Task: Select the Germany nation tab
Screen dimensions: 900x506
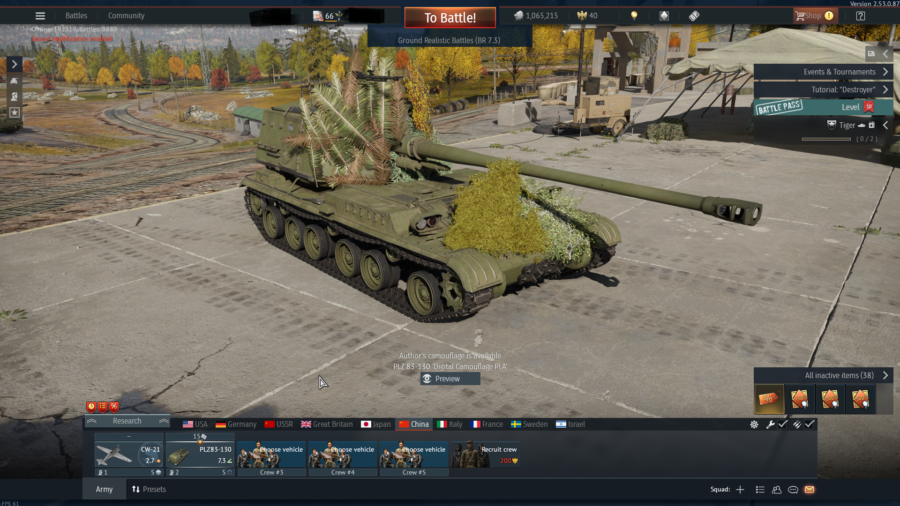Action: pos(236,424)
